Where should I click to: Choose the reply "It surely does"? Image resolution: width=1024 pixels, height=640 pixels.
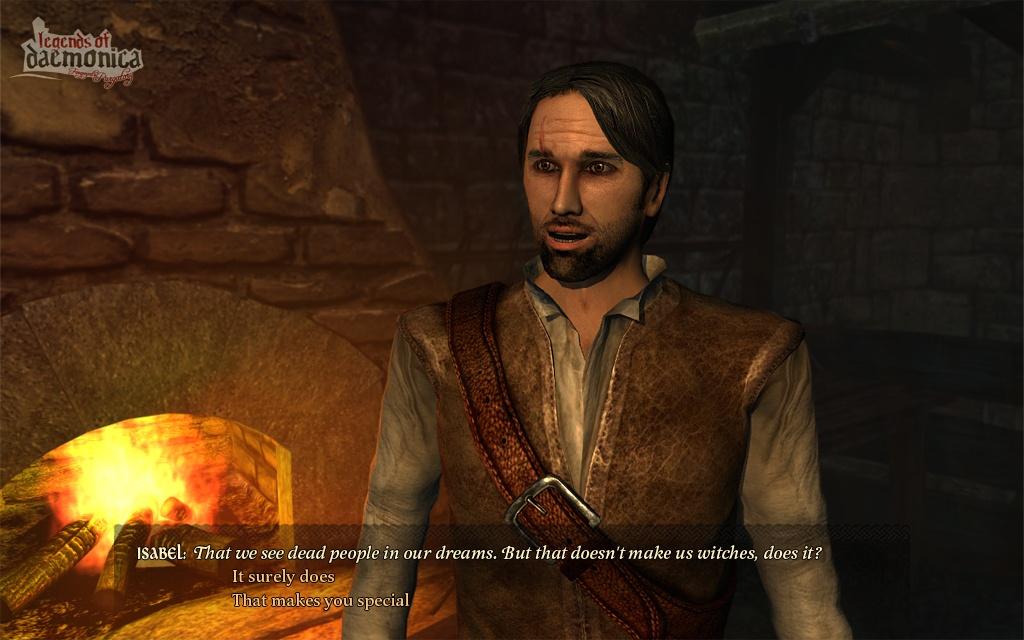pos(283,577)
